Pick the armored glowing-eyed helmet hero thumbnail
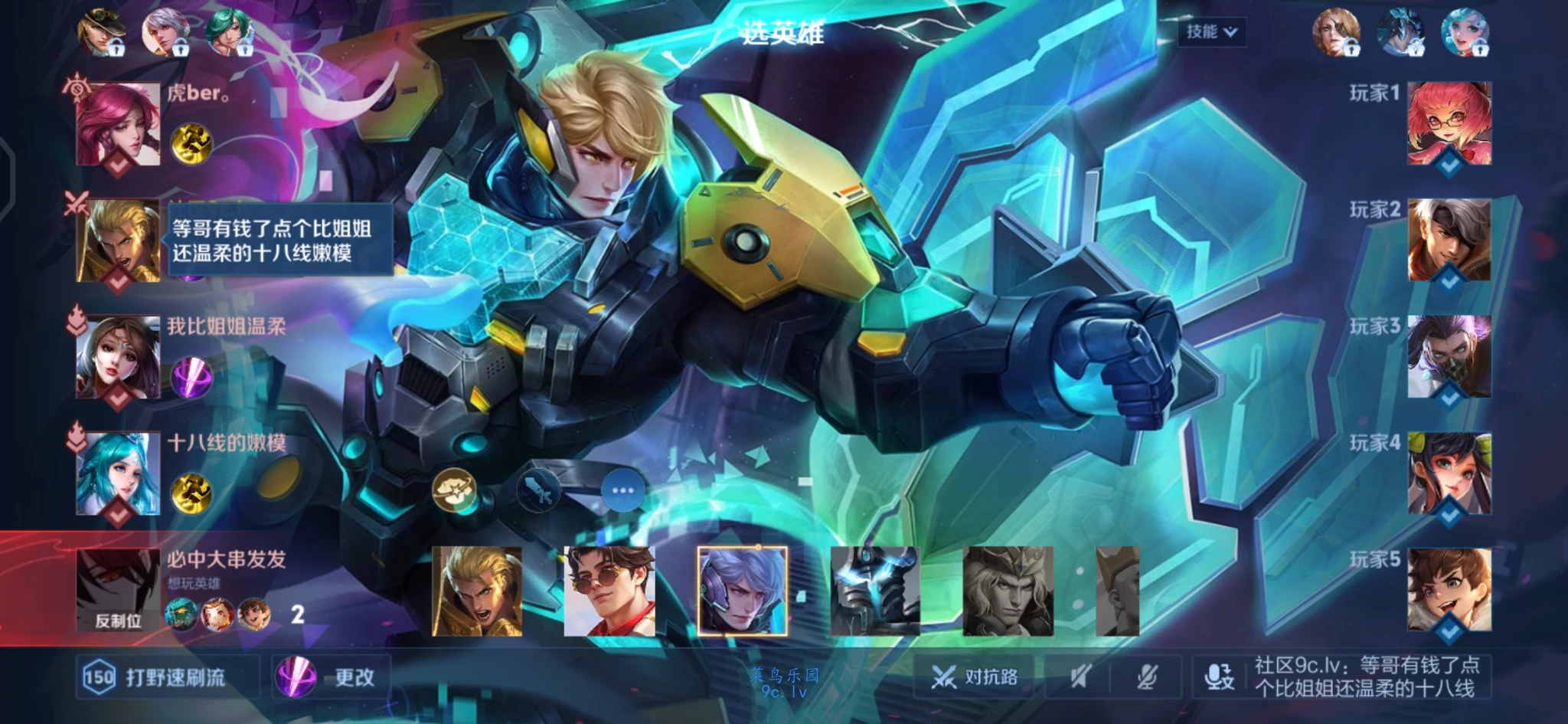Image resolution: width=1568 pixels, height=724 pixels. [x=875, y=591]
